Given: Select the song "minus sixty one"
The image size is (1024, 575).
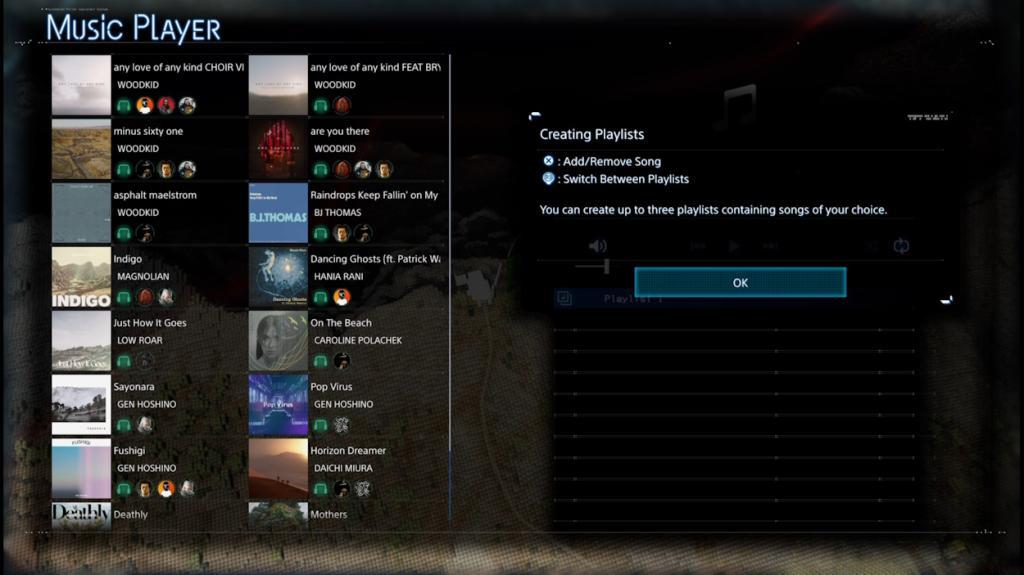Looking at the screenshot, I should point(148,132).
